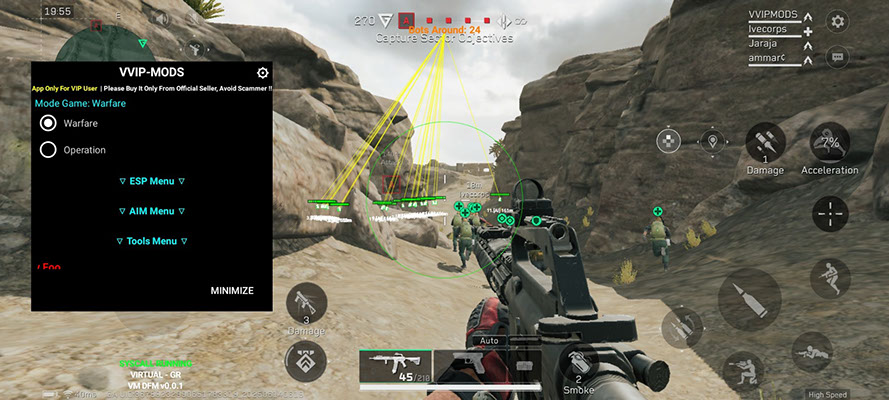Go prone with the lying soldier button

tap(811, 352)
